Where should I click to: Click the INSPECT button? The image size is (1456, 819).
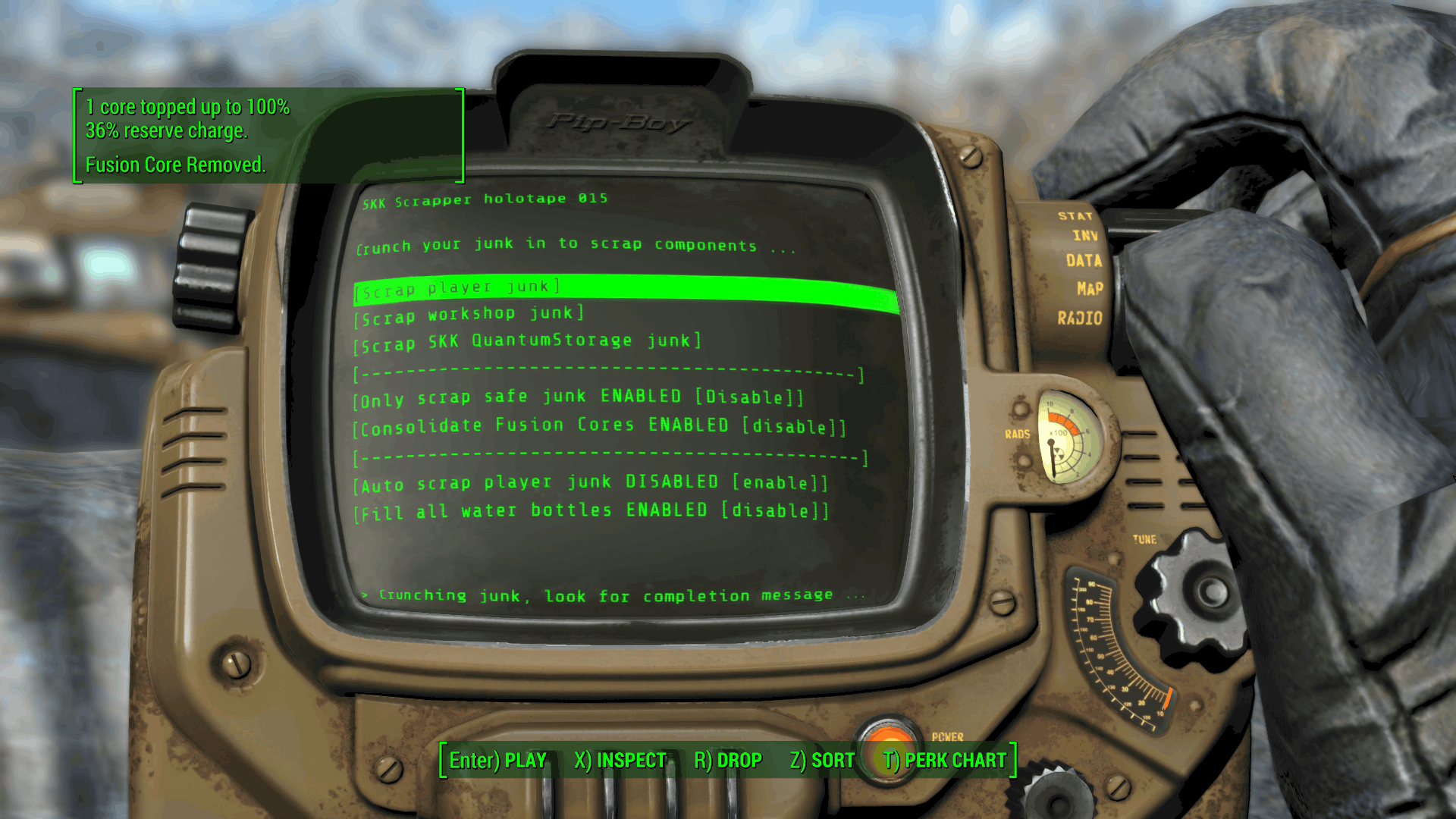click(x=620, y=761)
